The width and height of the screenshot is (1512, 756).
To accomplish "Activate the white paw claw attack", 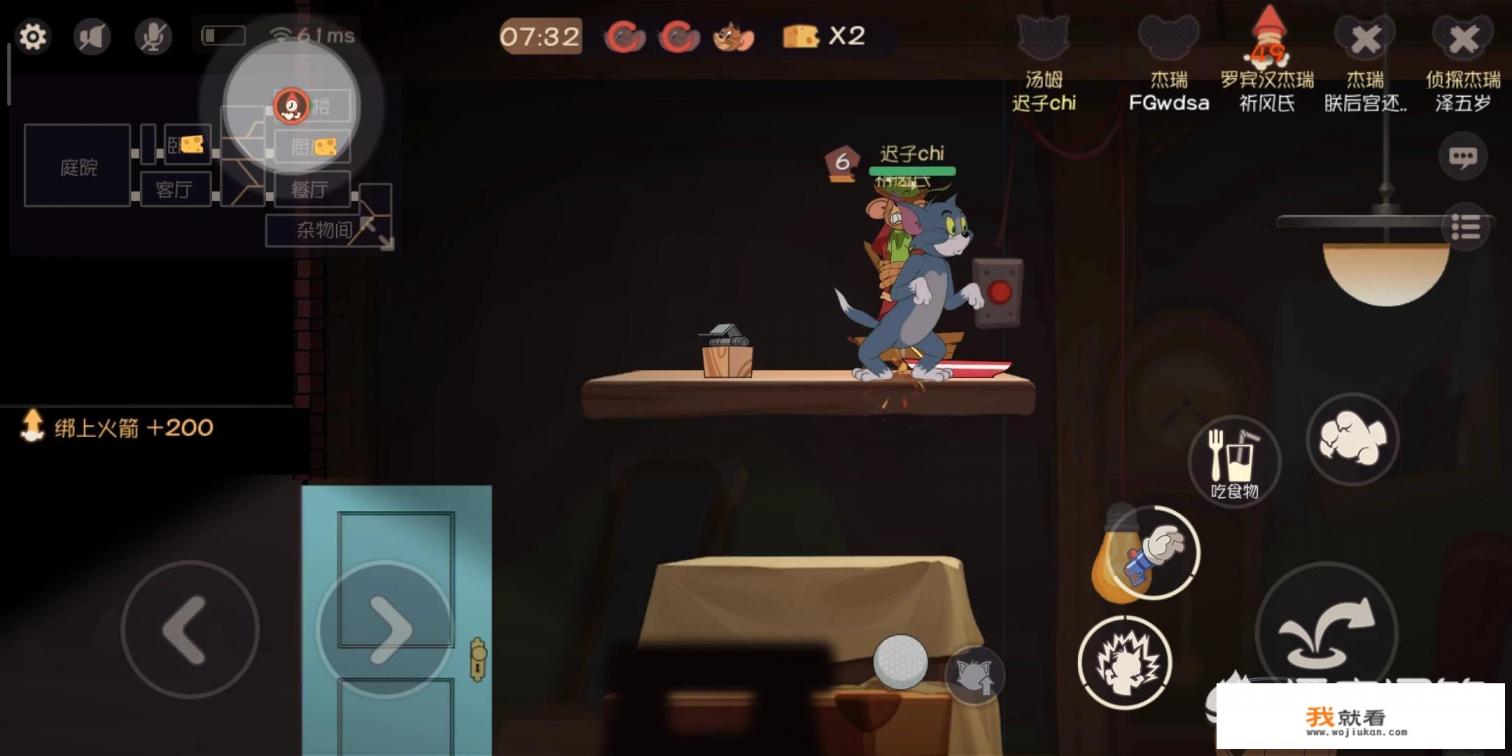I will click(1352, 439).
